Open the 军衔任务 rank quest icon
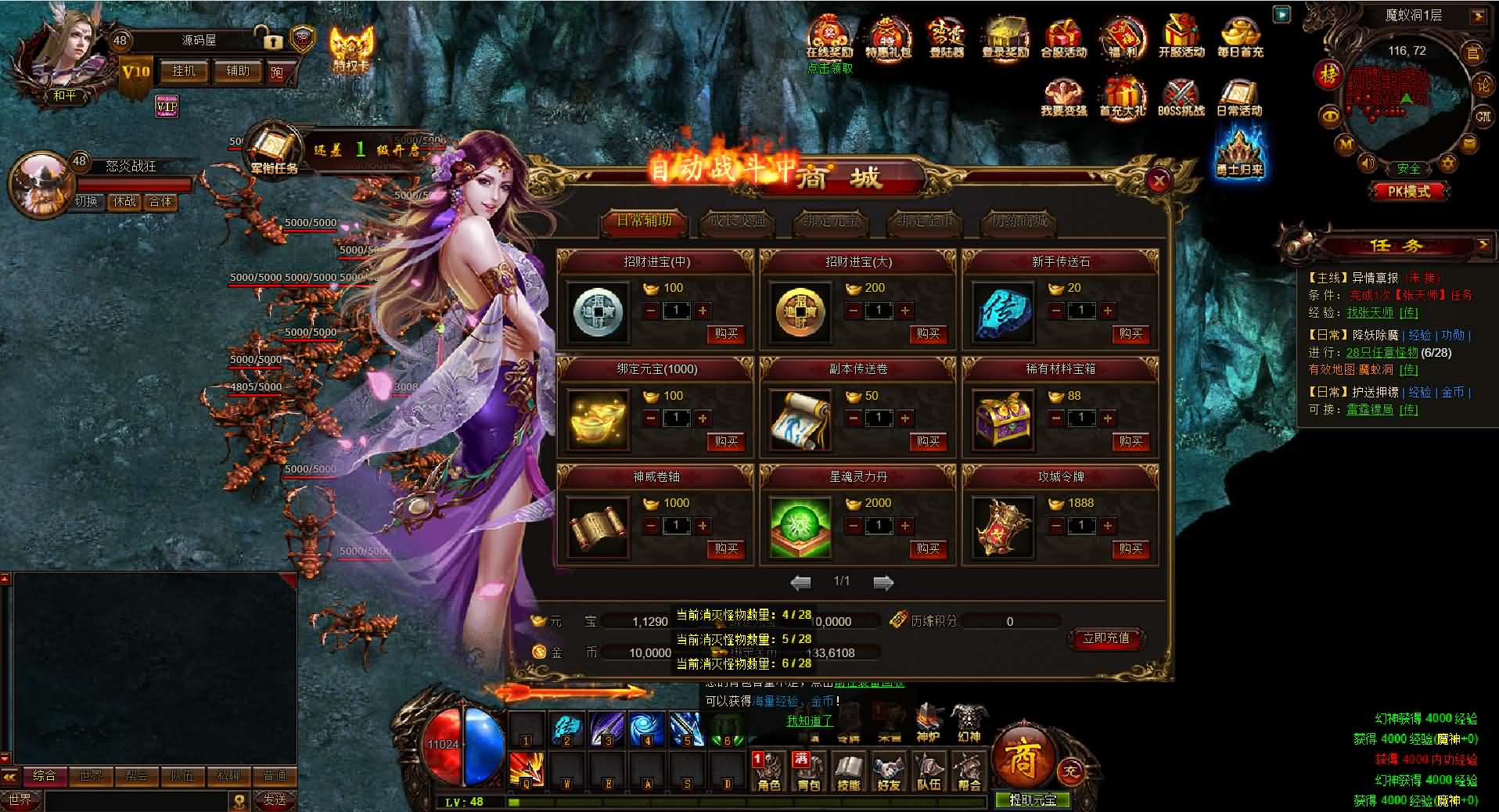Image resolution: width=1499 pixels, height=812 pixels. tap(273, 149)
